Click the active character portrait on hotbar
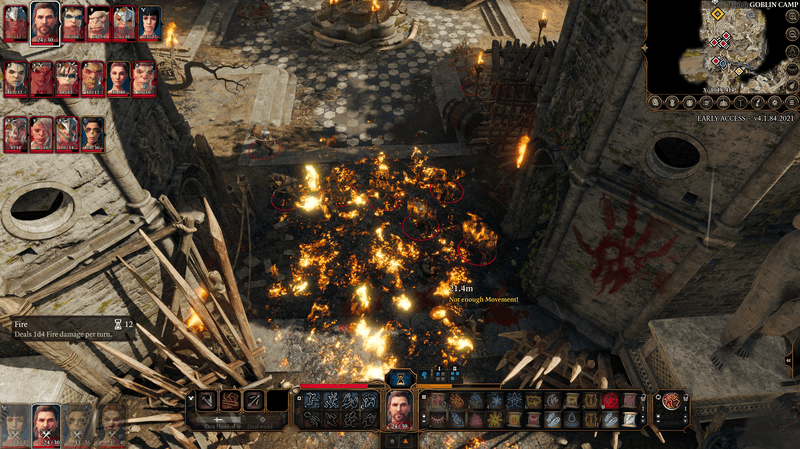Screen dimensions: 800x449 point(400,410)
